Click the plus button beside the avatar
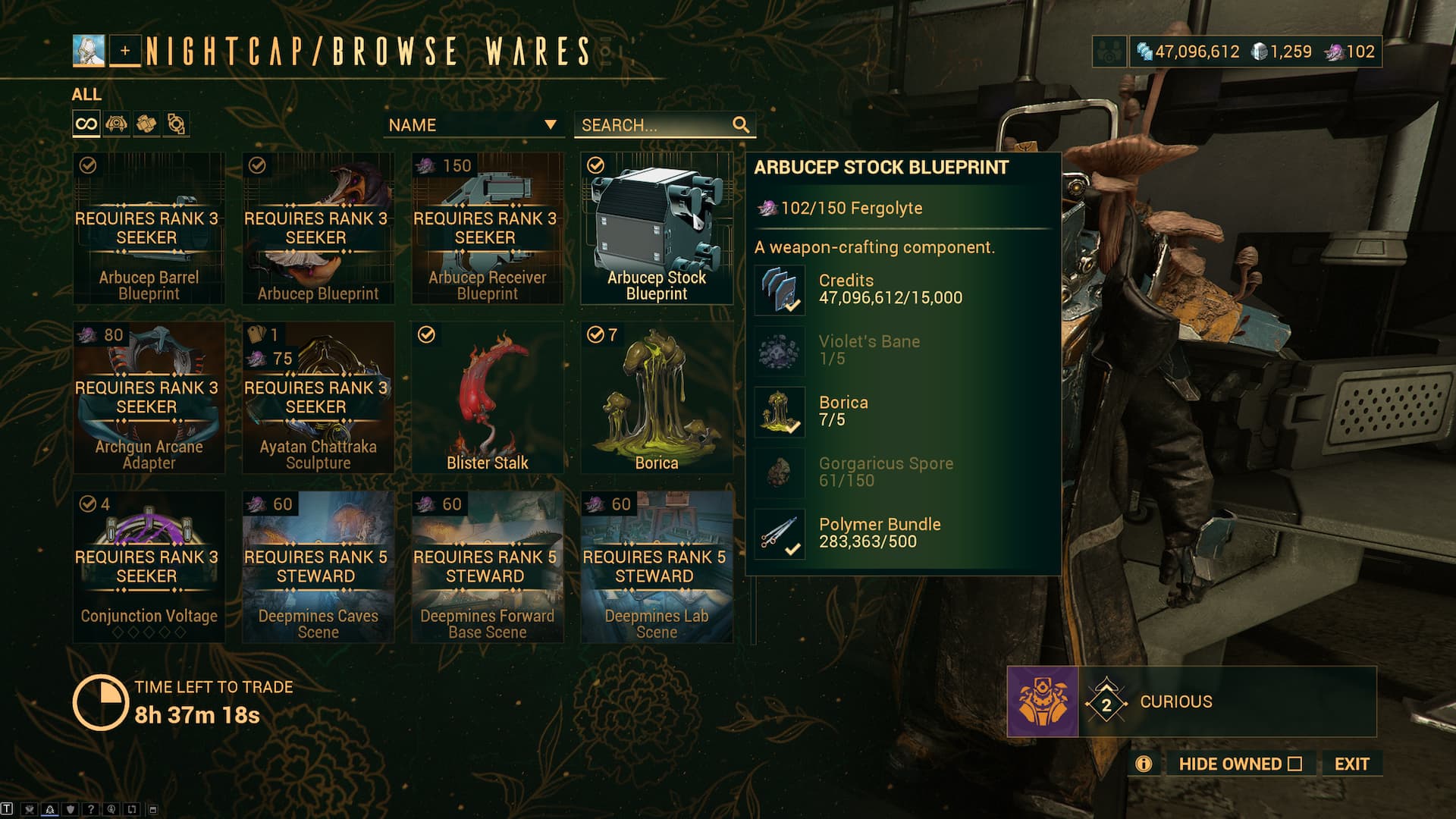 point(125,52)
